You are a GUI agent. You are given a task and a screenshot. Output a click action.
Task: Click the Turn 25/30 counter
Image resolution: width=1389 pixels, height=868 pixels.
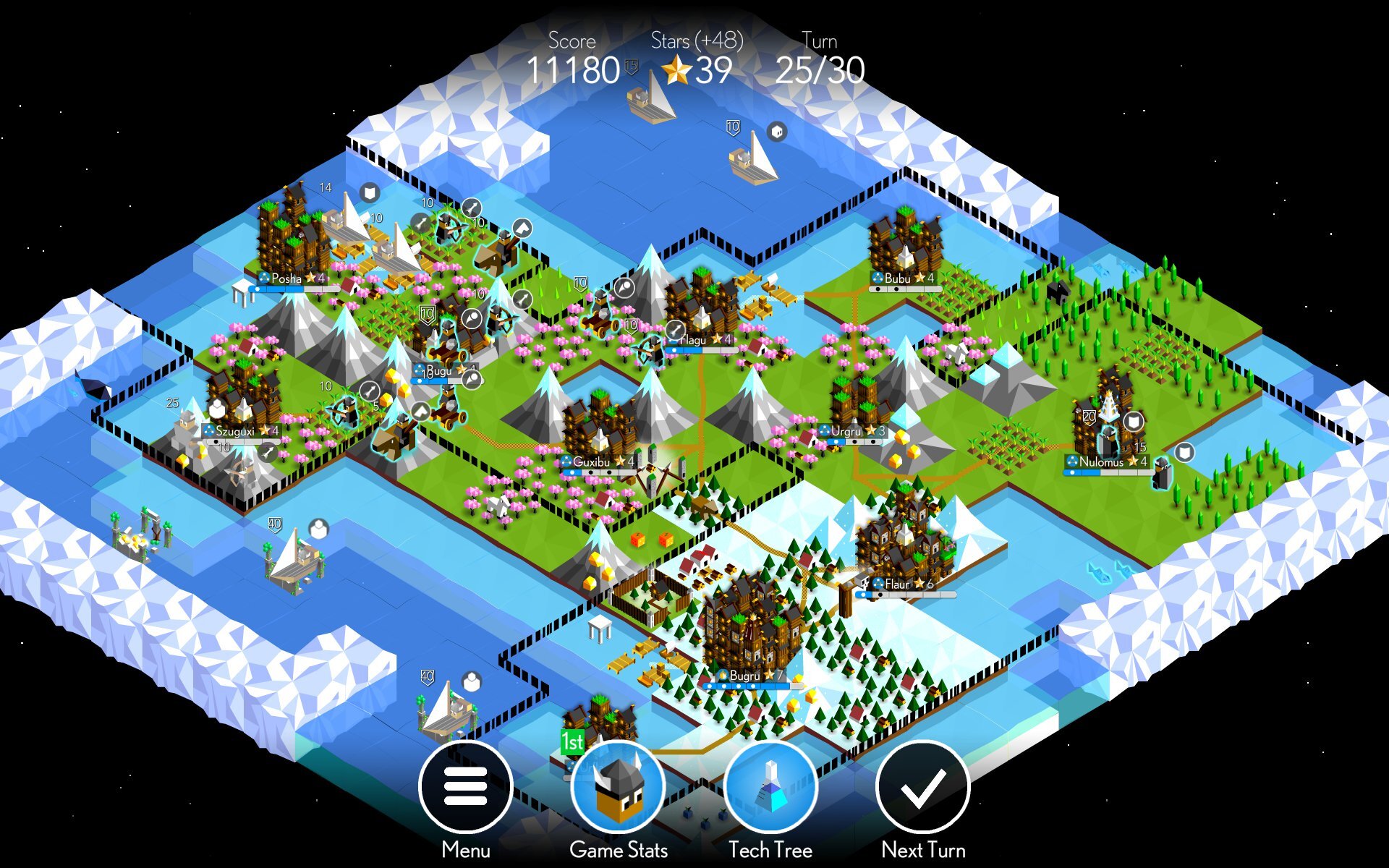820,71
